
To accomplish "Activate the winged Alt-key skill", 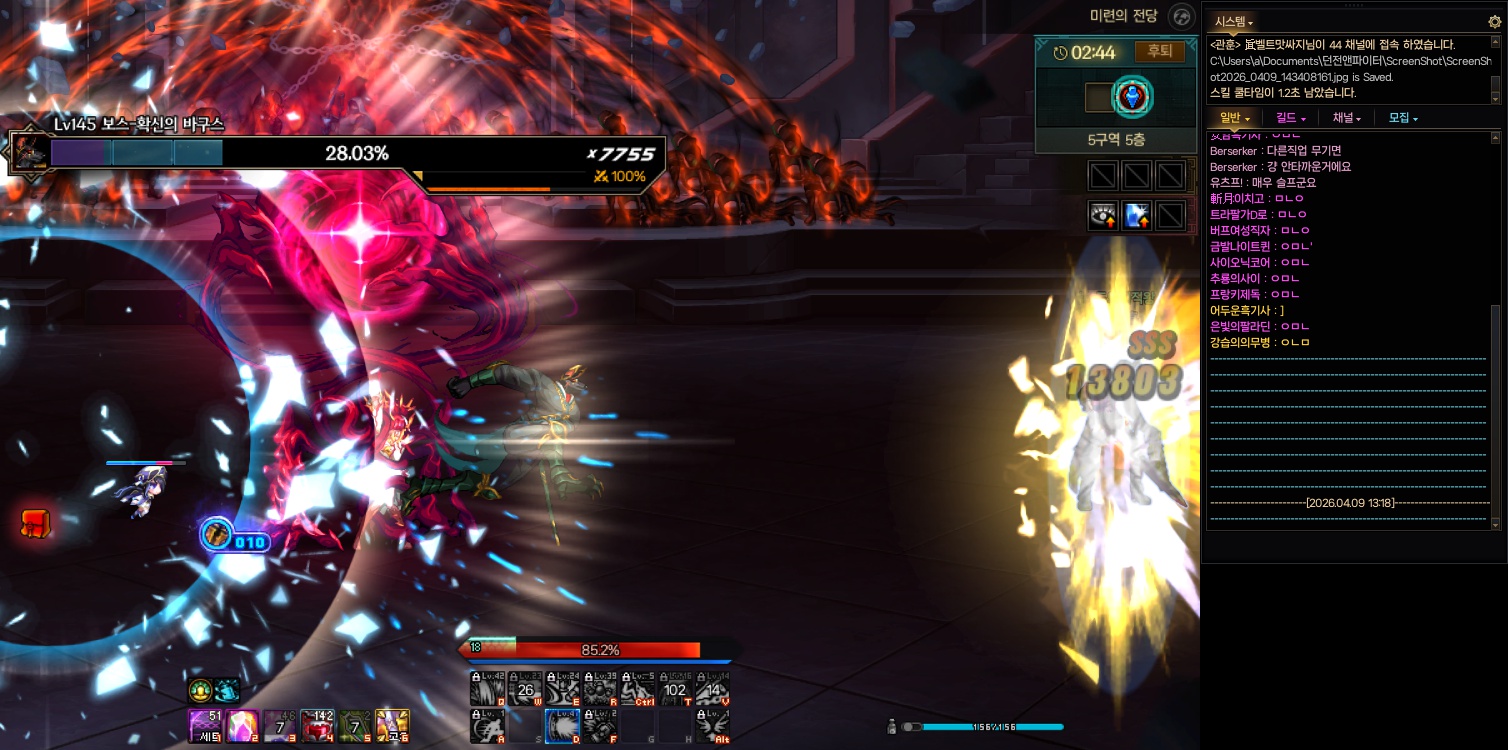I will coord(712,726).
